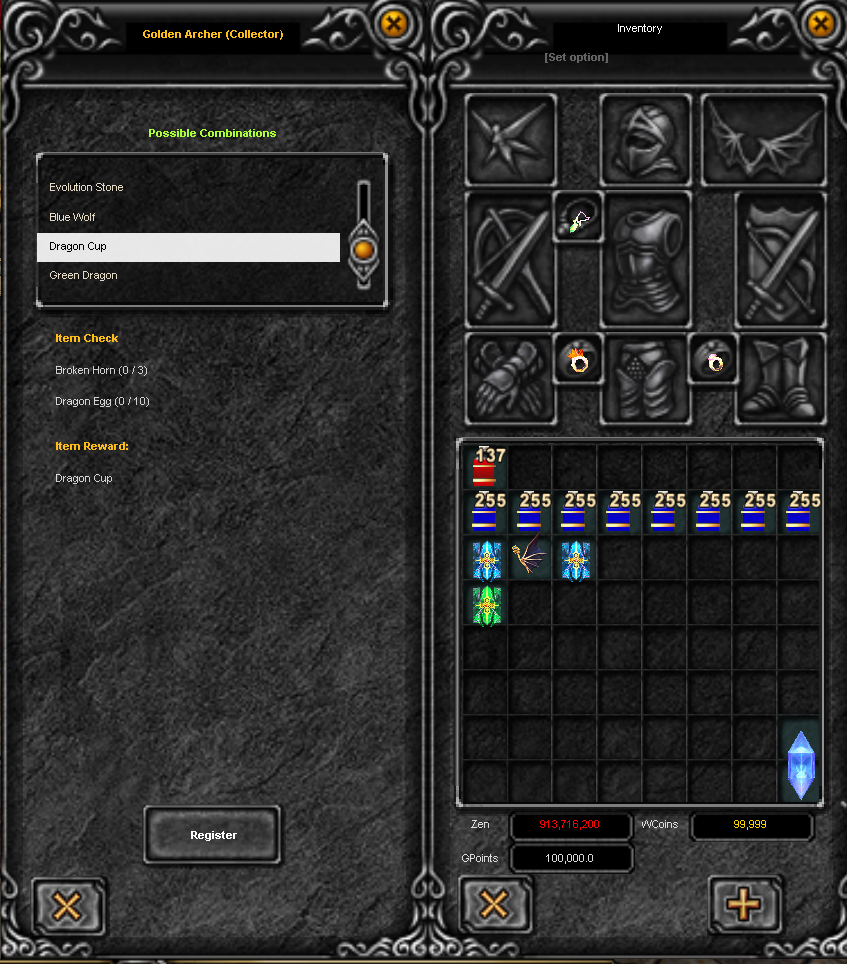The width and height of the screenshot is (847, 964).
Task: Click the boots equipment slot
Action: [x=781, y=378]
